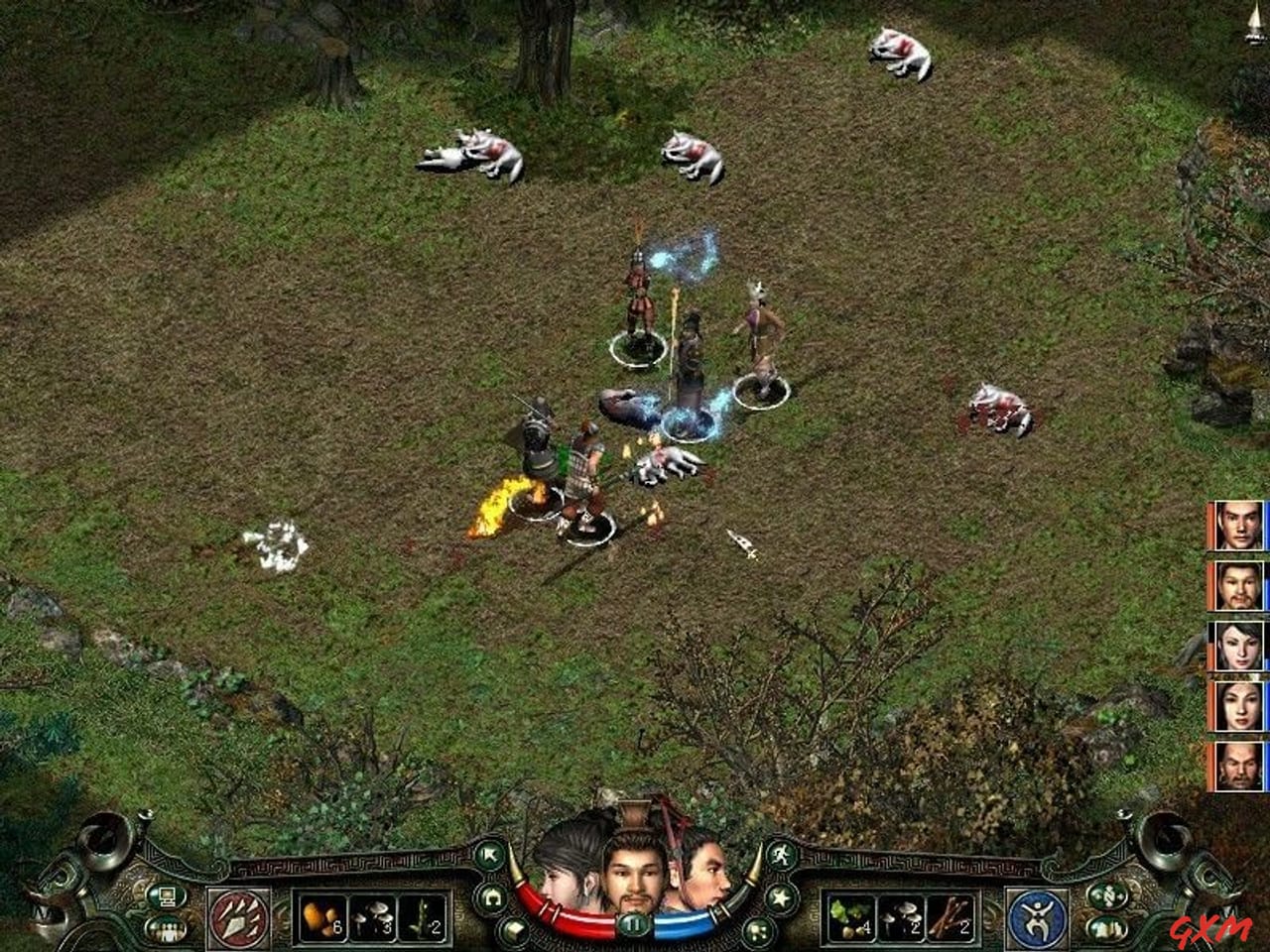Toggle walk/run with the running man icon

pyautogui.click(x=781, y=856)
